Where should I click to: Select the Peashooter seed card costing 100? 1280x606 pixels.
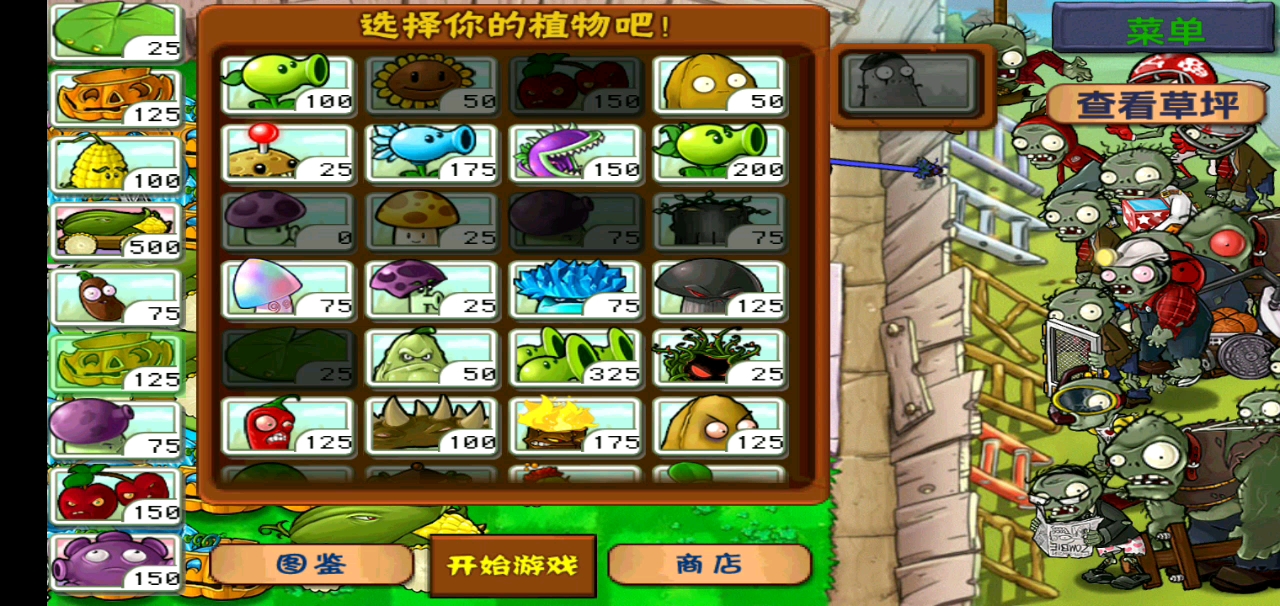coord(288,84)
